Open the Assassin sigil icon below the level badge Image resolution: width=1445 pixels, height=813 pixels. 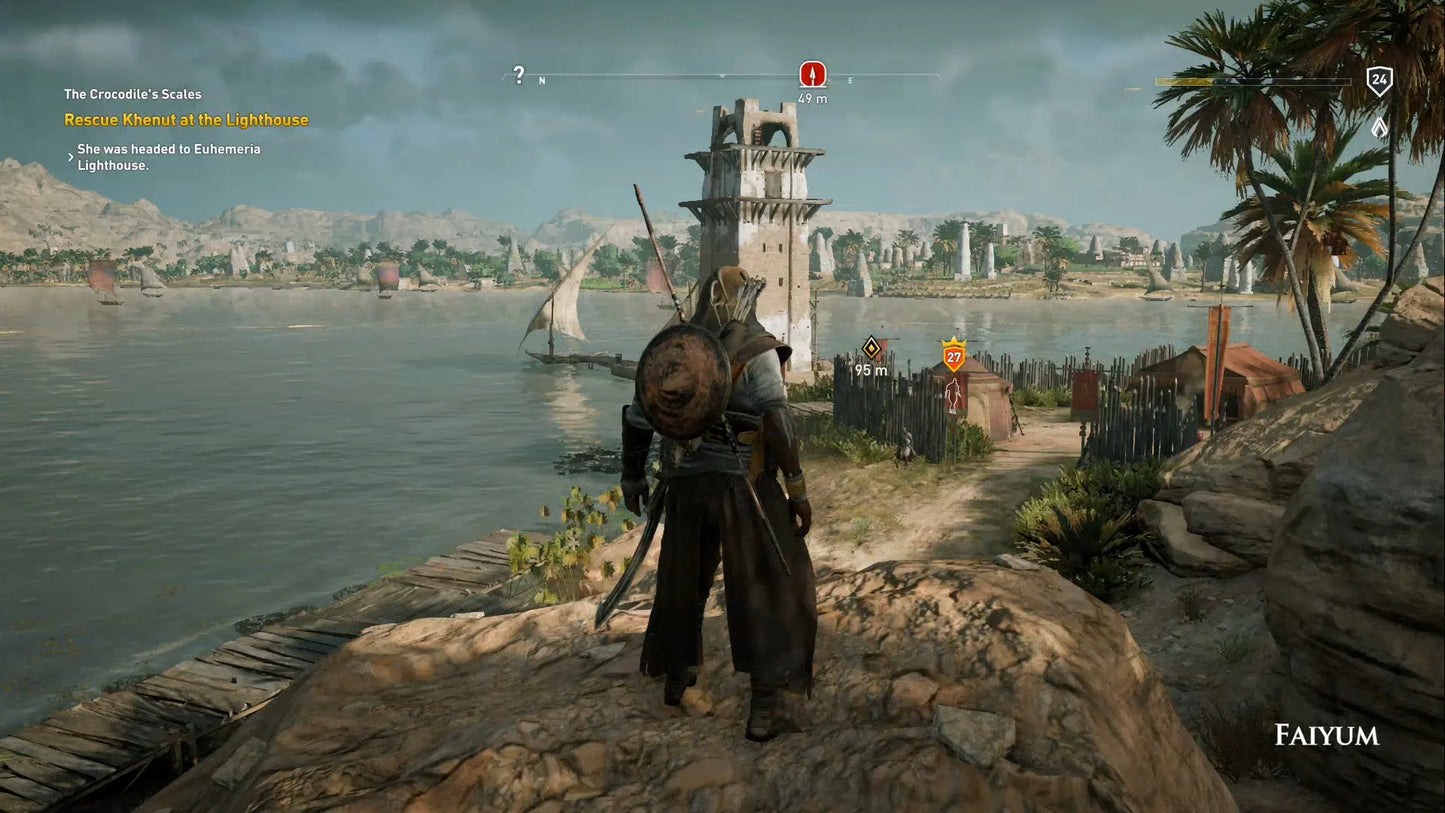[x=1380, y=128]
